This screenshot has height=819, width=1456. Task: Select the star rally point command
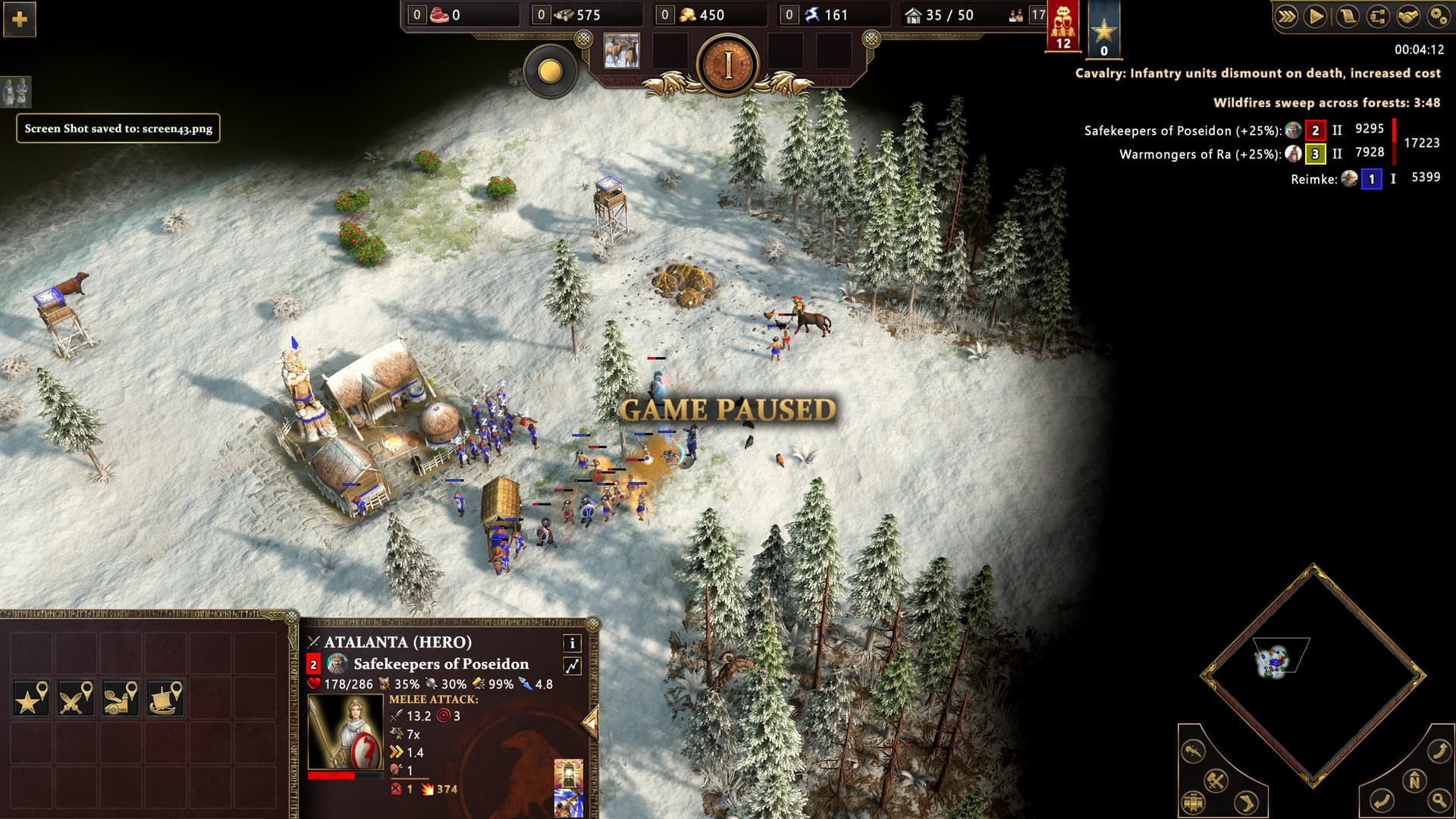click(x=32, y=698)
